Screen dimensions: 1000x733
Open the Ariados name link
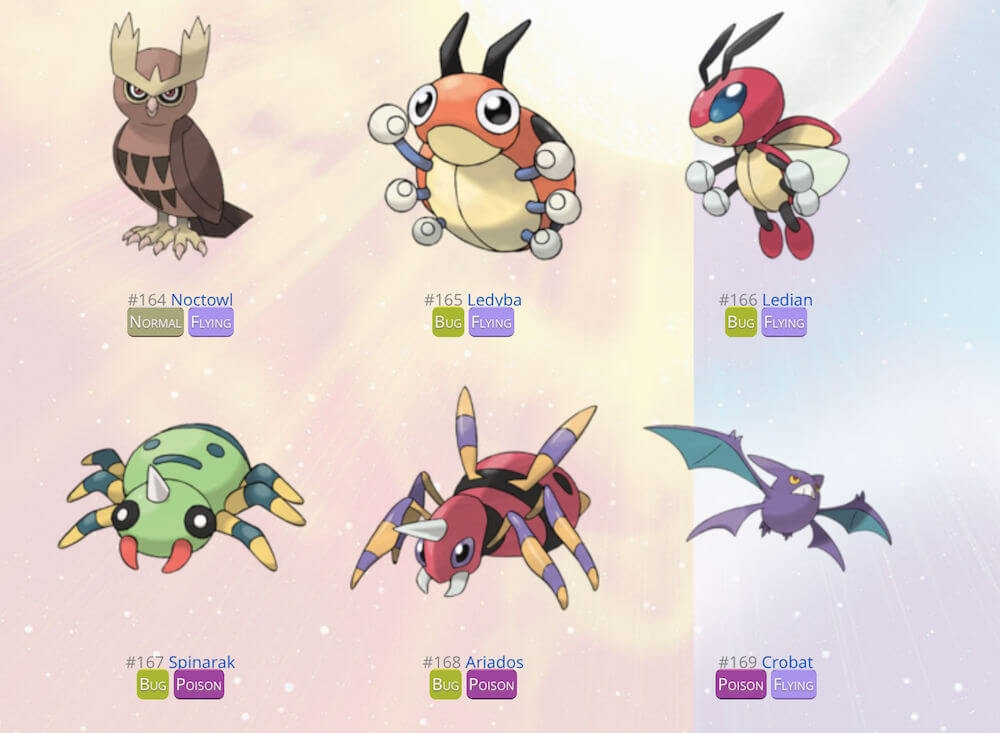click(494, 662)
